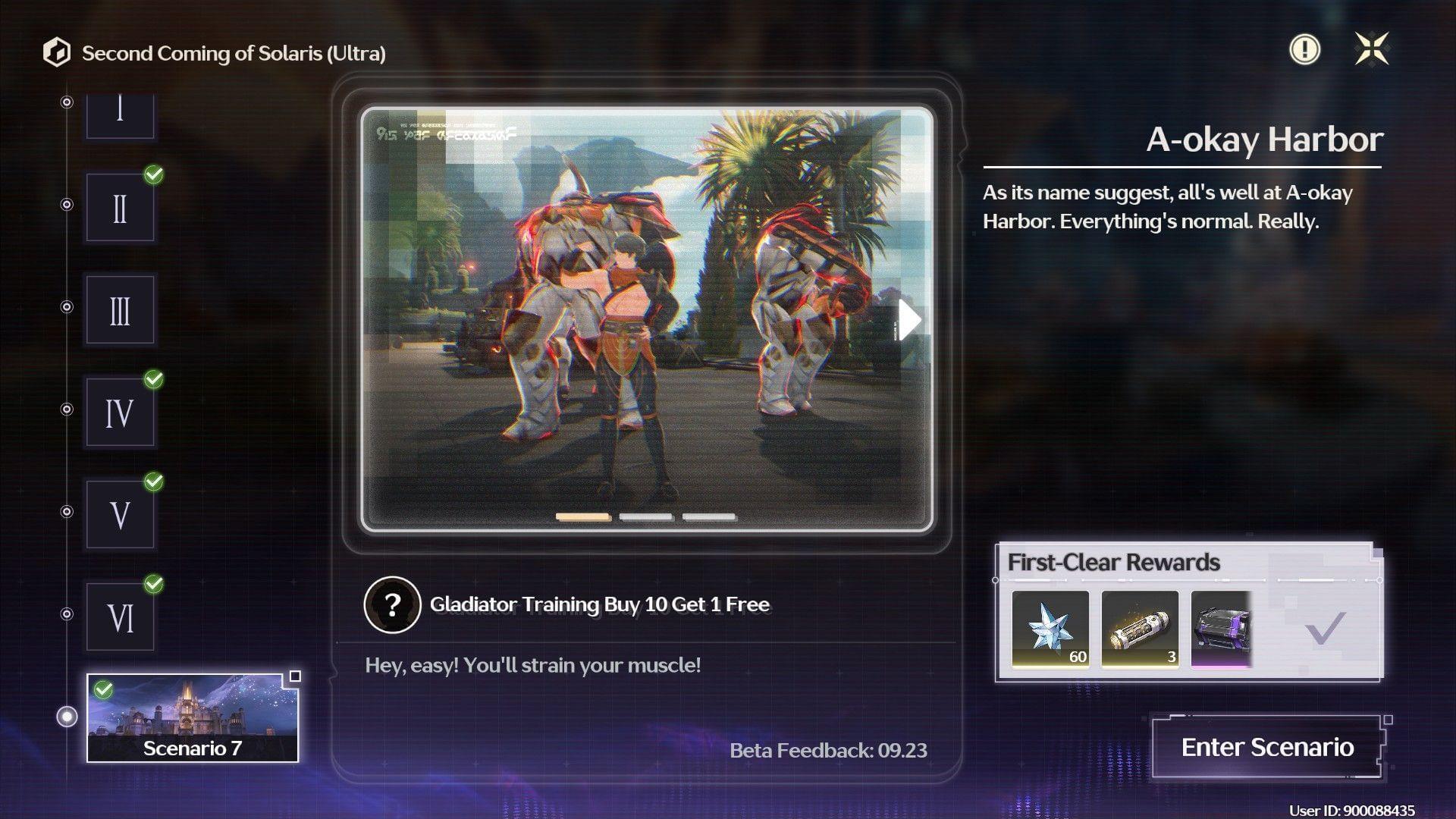The width and height of the screenshot is (1456, 819).
Task: Choose scenario III from the list
Action: coord(120,310)
